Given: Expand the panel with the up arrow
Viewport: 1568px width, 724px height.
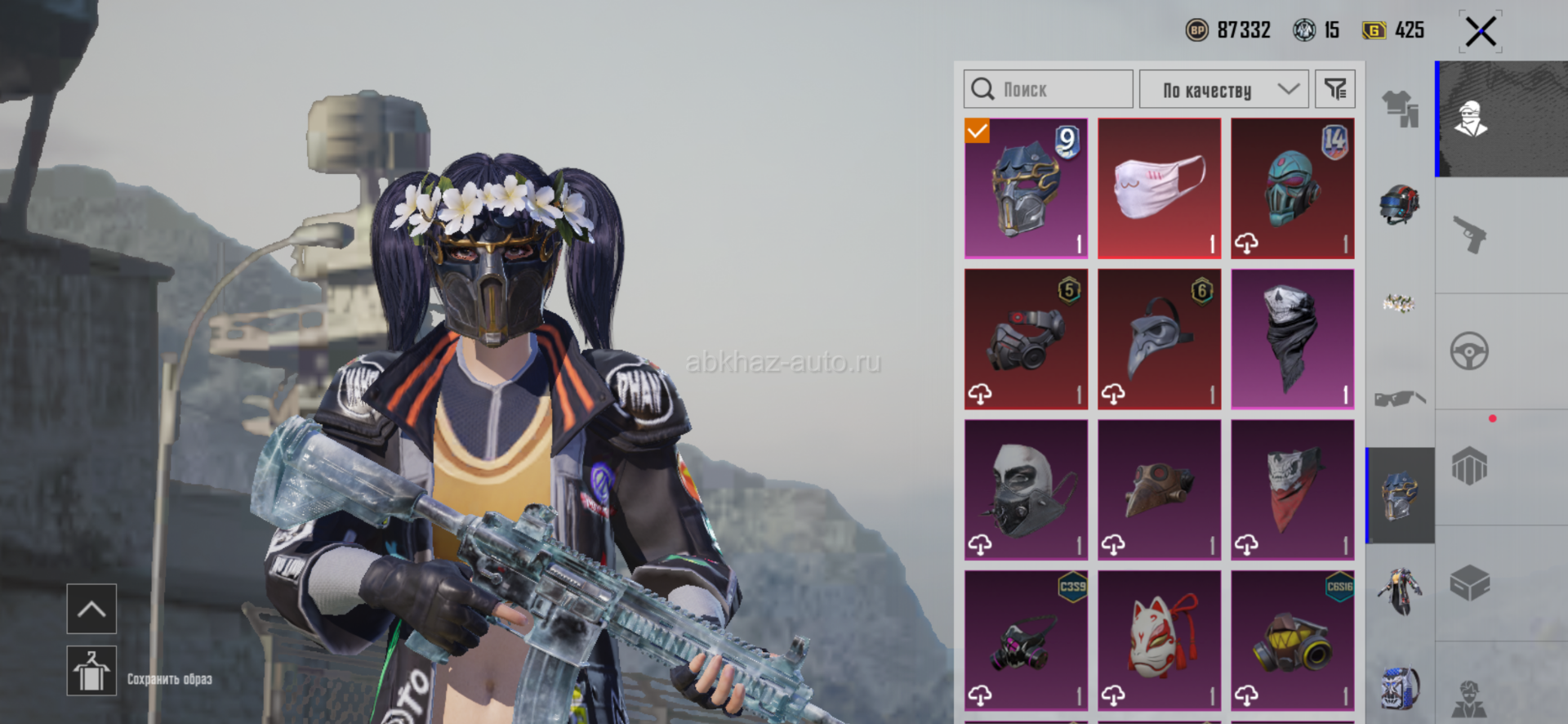Looking at the screenshot, I should point(91,609).
